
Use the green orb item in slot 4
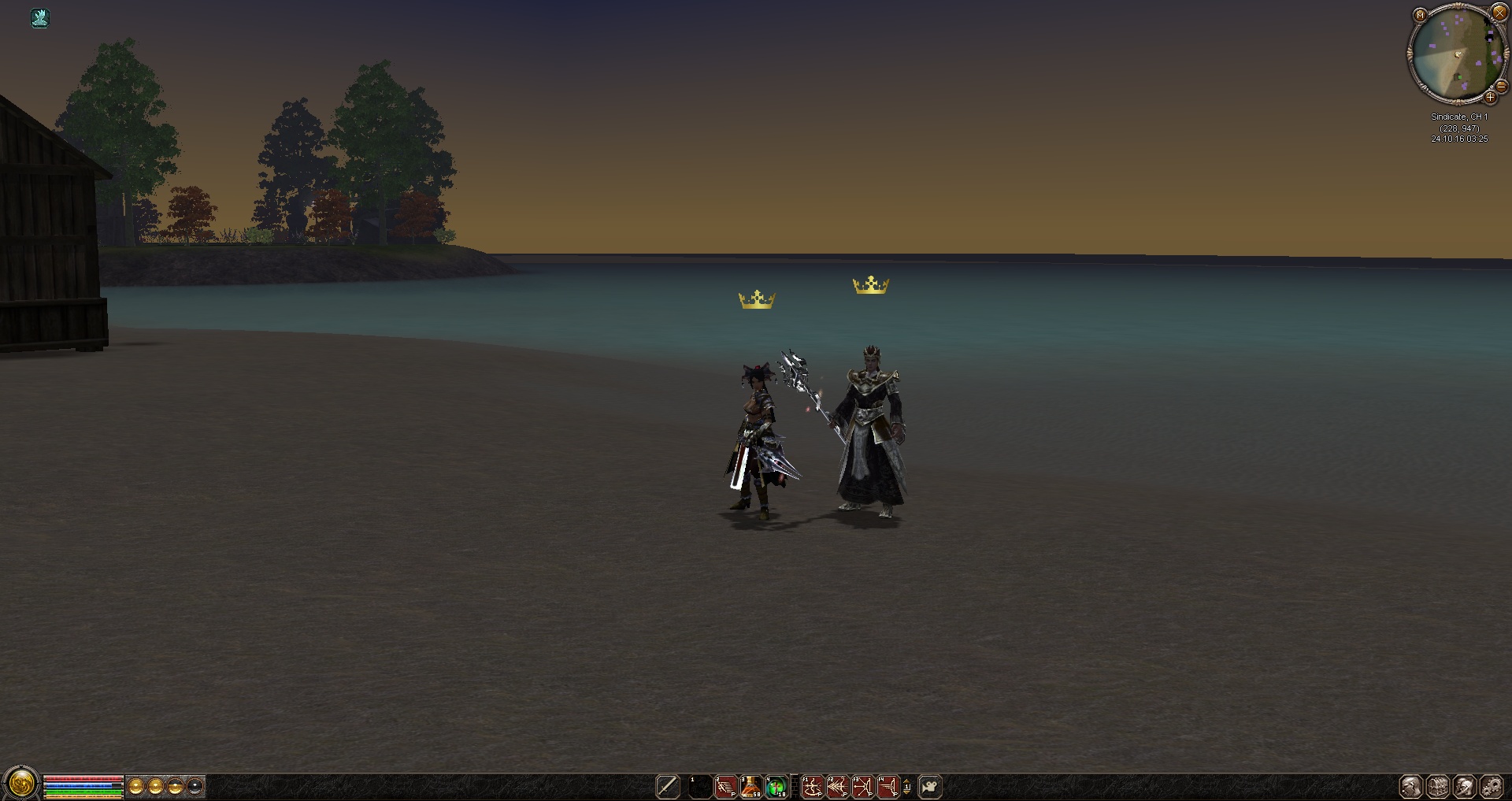coord(776,786)
